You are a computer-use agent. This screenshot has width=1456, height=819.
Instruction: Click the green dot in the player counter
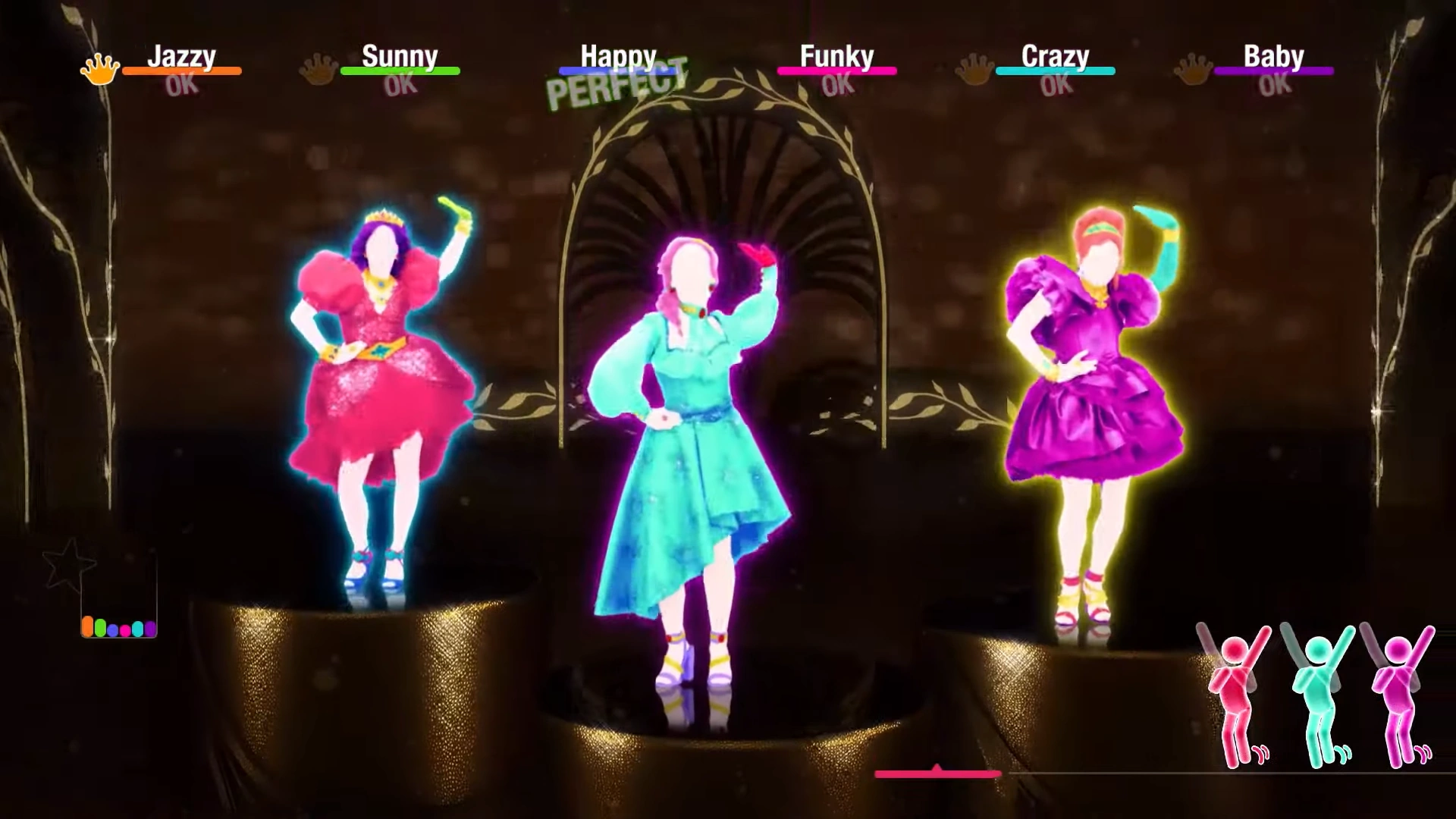(101, 627)
